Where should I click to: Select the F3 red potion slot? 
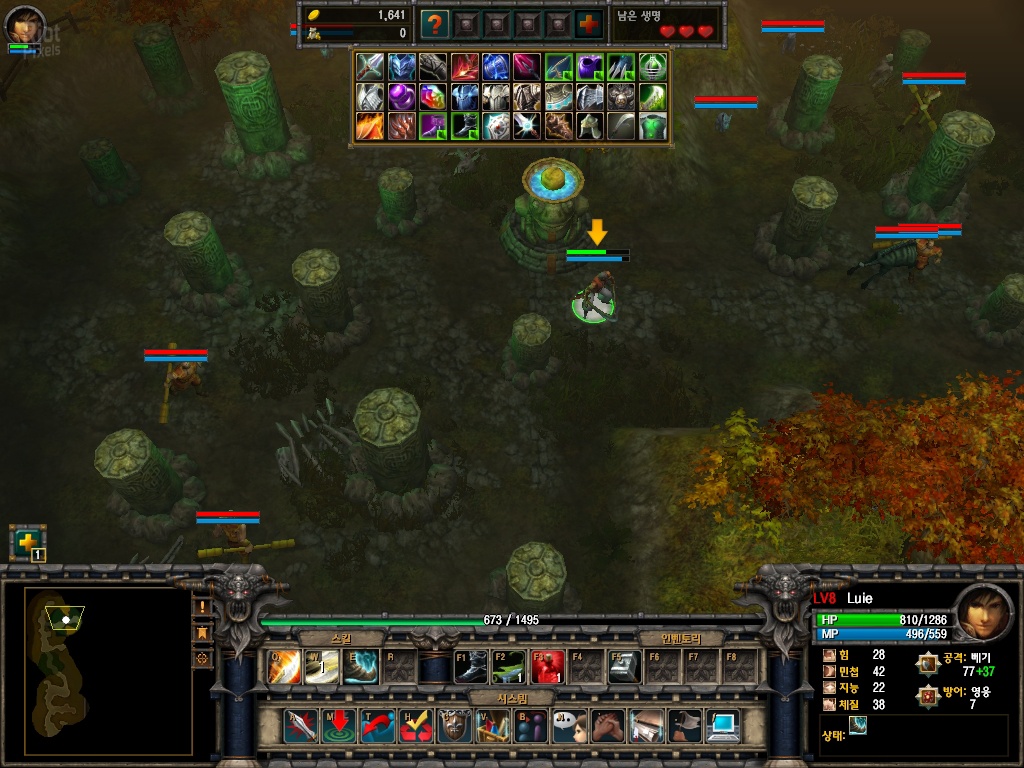548,666
